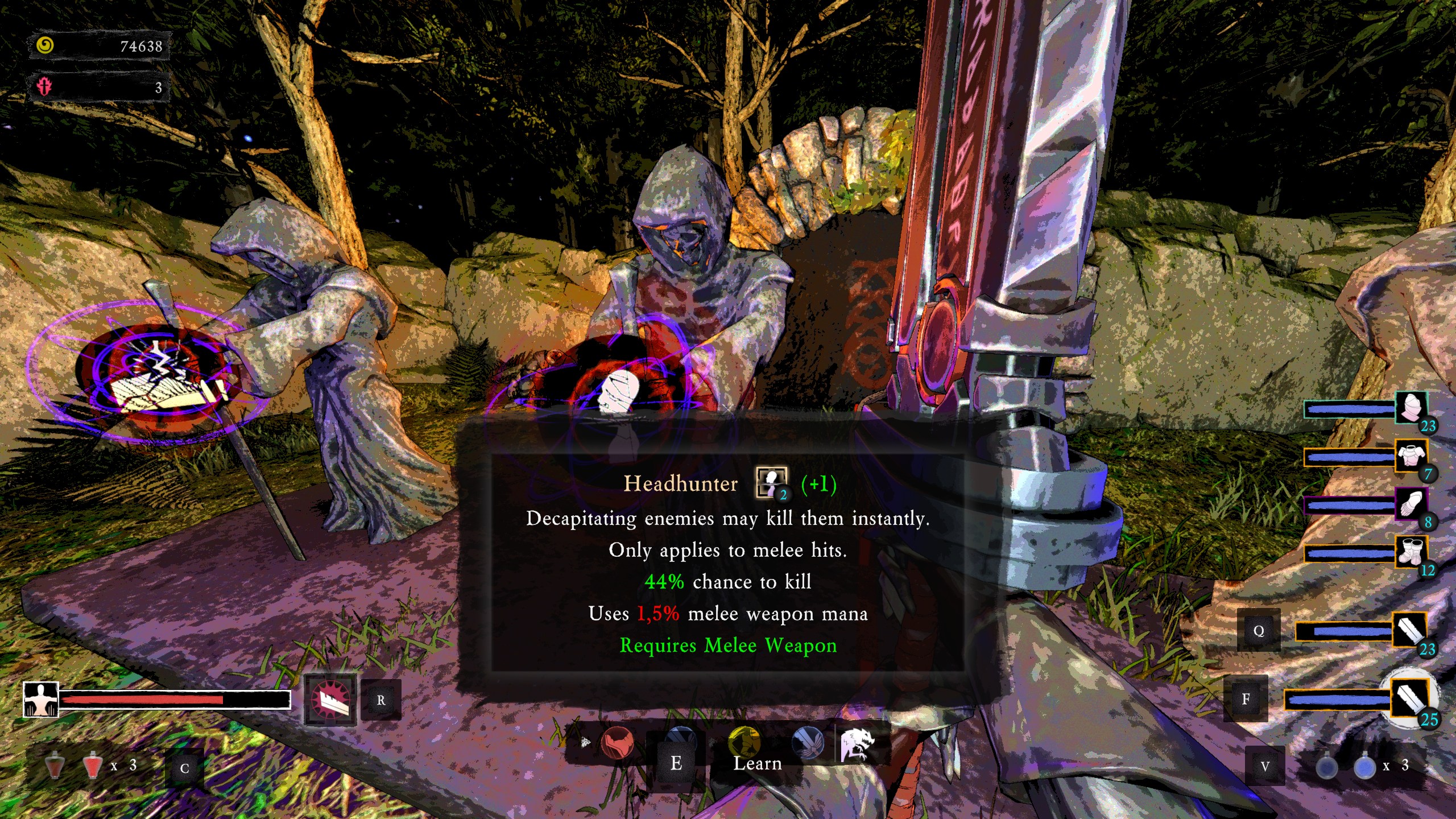The height and width of the screenshot is (819, 1456).
Task: Select the highlighted level 25 sword slot
Action: (1410, 698)
